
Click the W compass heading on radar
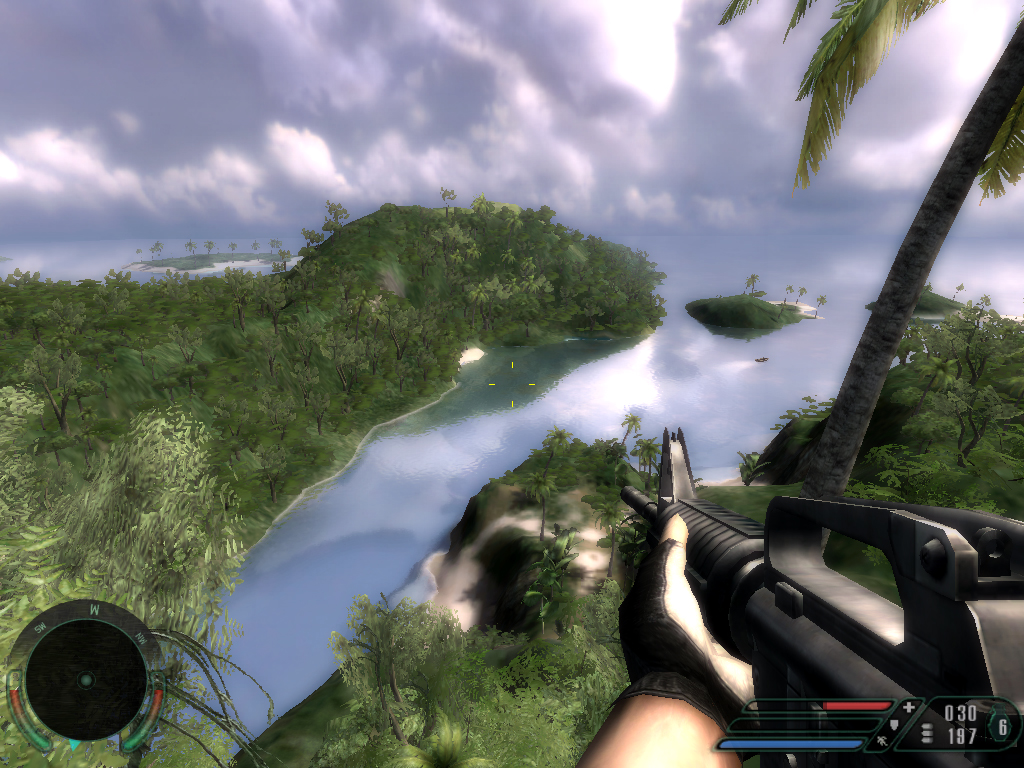94,608
